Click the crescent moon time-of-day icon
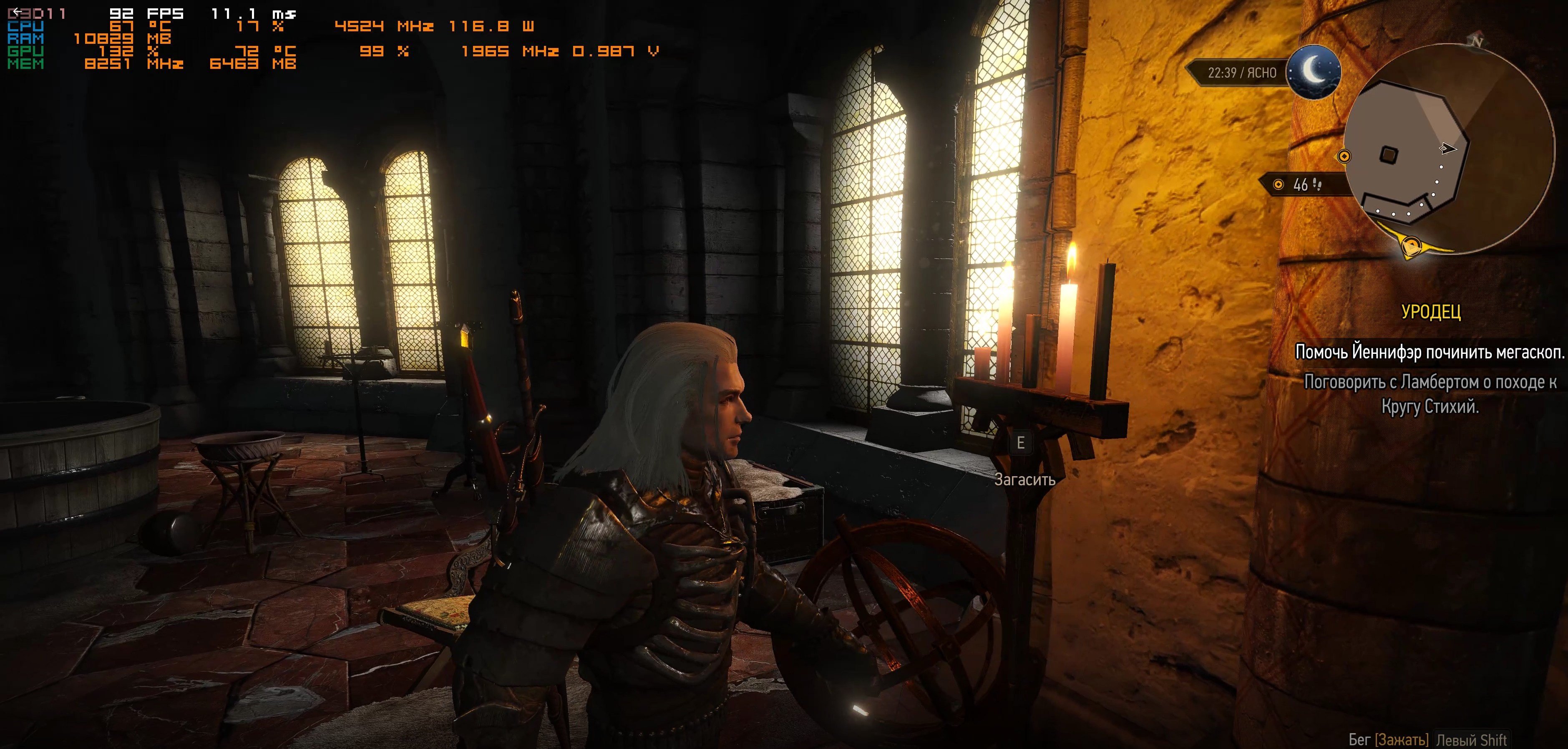1568x749 pixels. (1314, 71)
